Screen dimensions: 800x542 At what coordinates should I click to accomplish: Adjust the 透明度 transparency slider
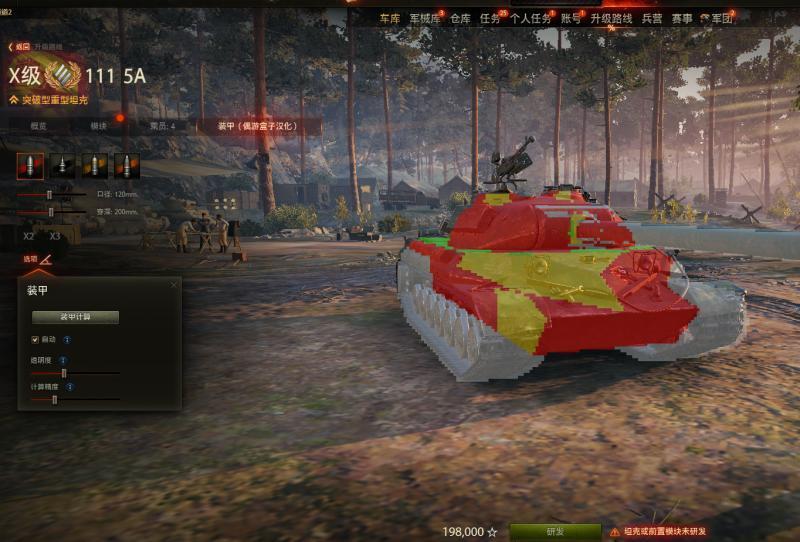[x=64, y=373]
